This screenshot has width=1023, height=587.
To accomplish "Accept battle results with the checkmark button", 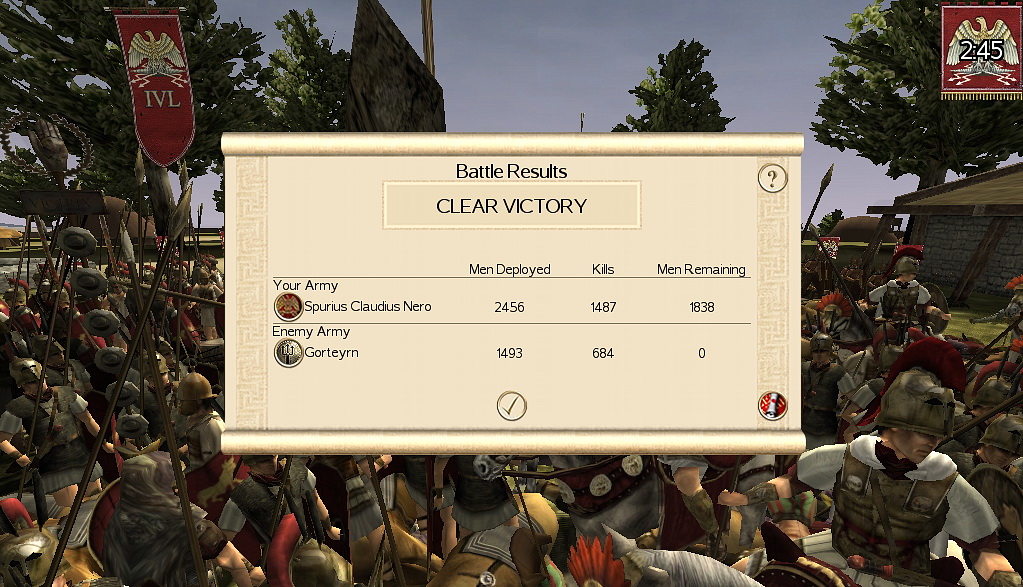I will (x=511, y=405).
